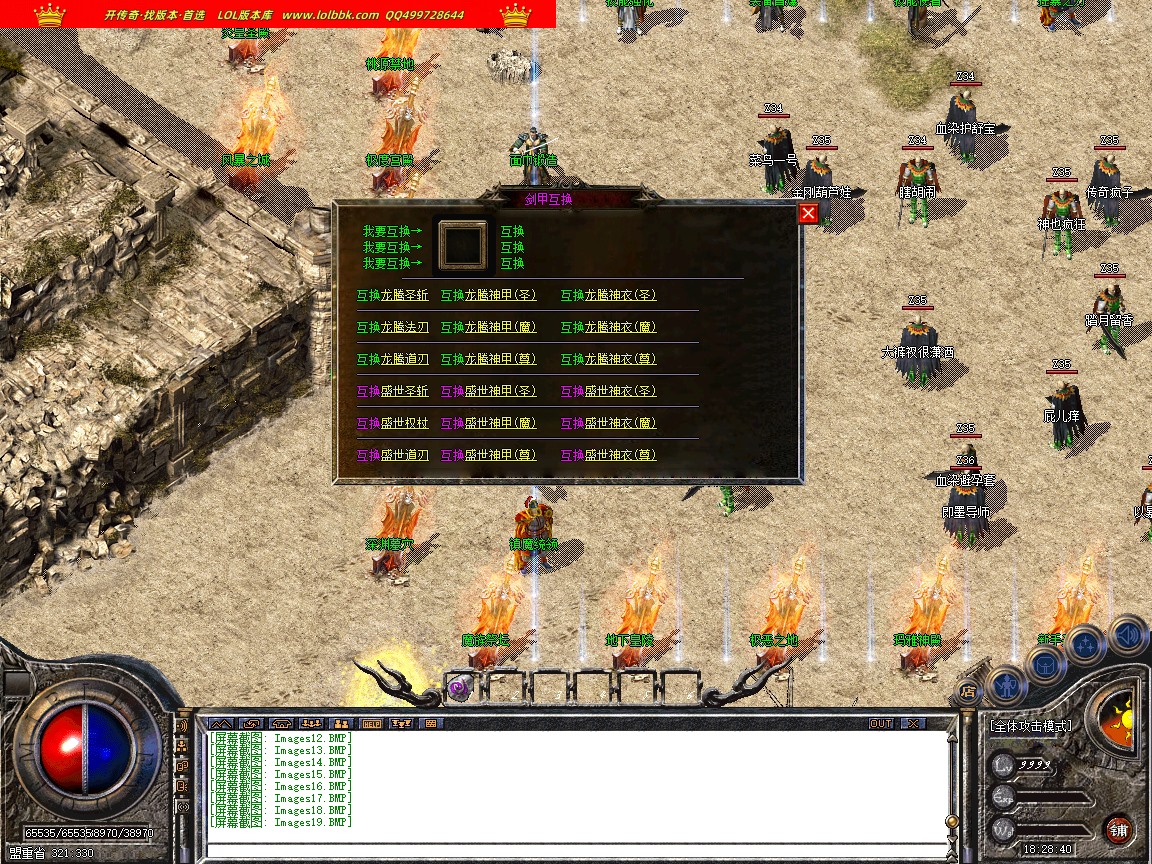1152x864 pixels.
Task: Click the HELP button above the chat
Action: click(x=372, y=723)
